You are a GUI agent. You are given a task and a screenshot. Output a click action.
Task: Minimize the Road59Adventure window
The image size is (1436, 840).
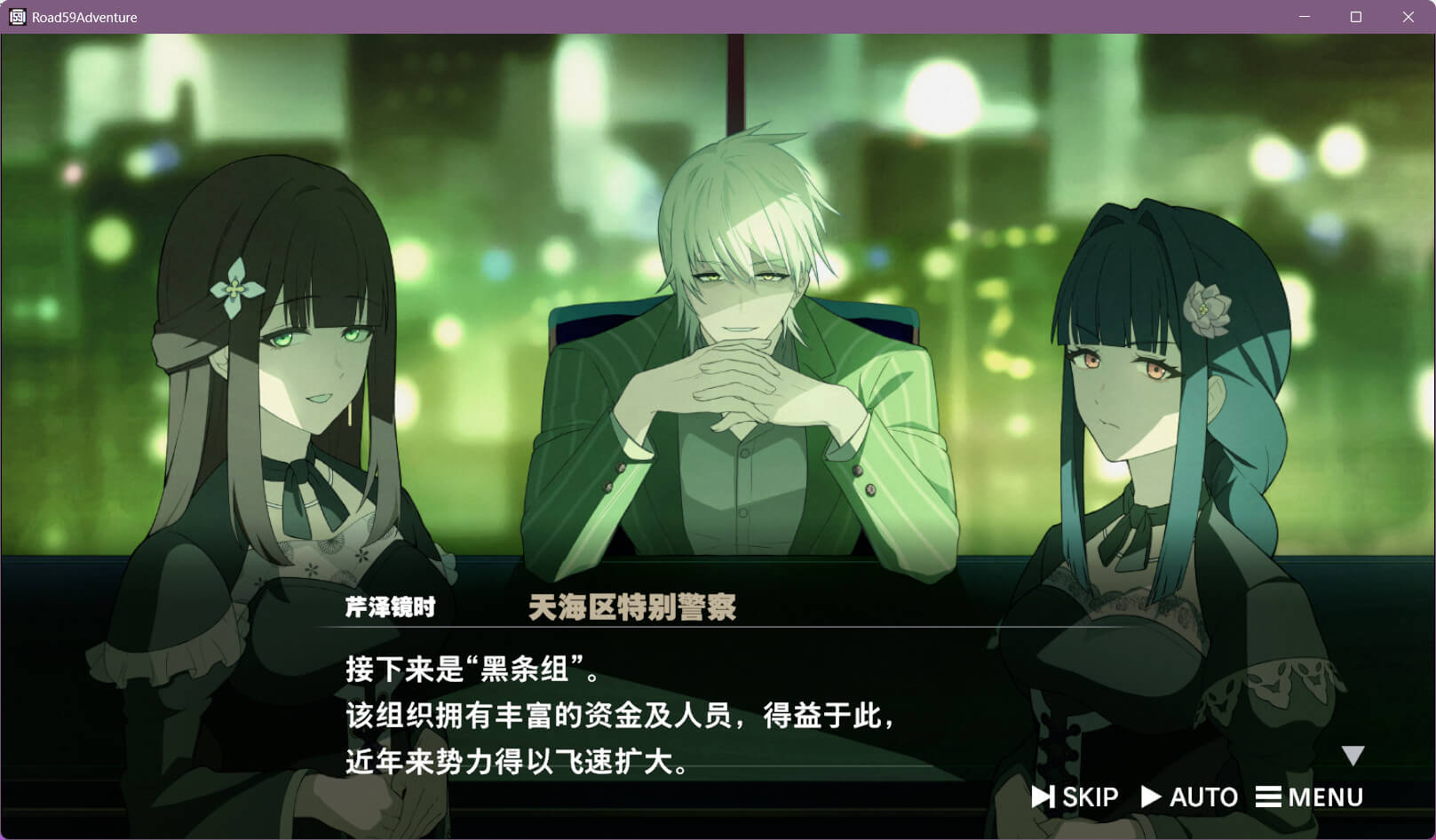[x=1304, y=17]
